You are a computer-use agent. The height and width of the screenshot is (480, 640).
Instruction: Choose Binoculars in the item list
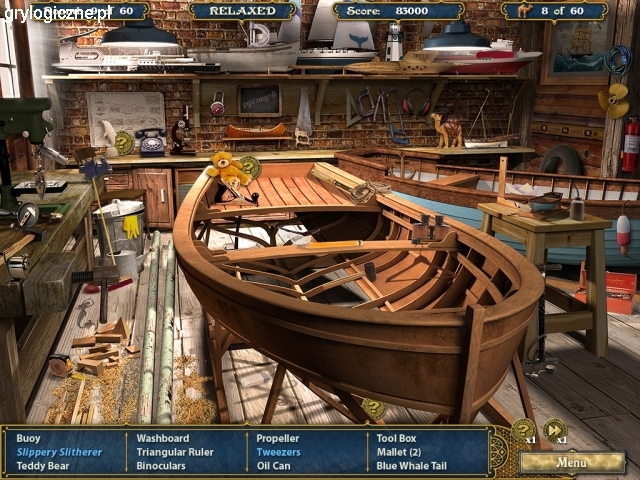click(161, 466)
